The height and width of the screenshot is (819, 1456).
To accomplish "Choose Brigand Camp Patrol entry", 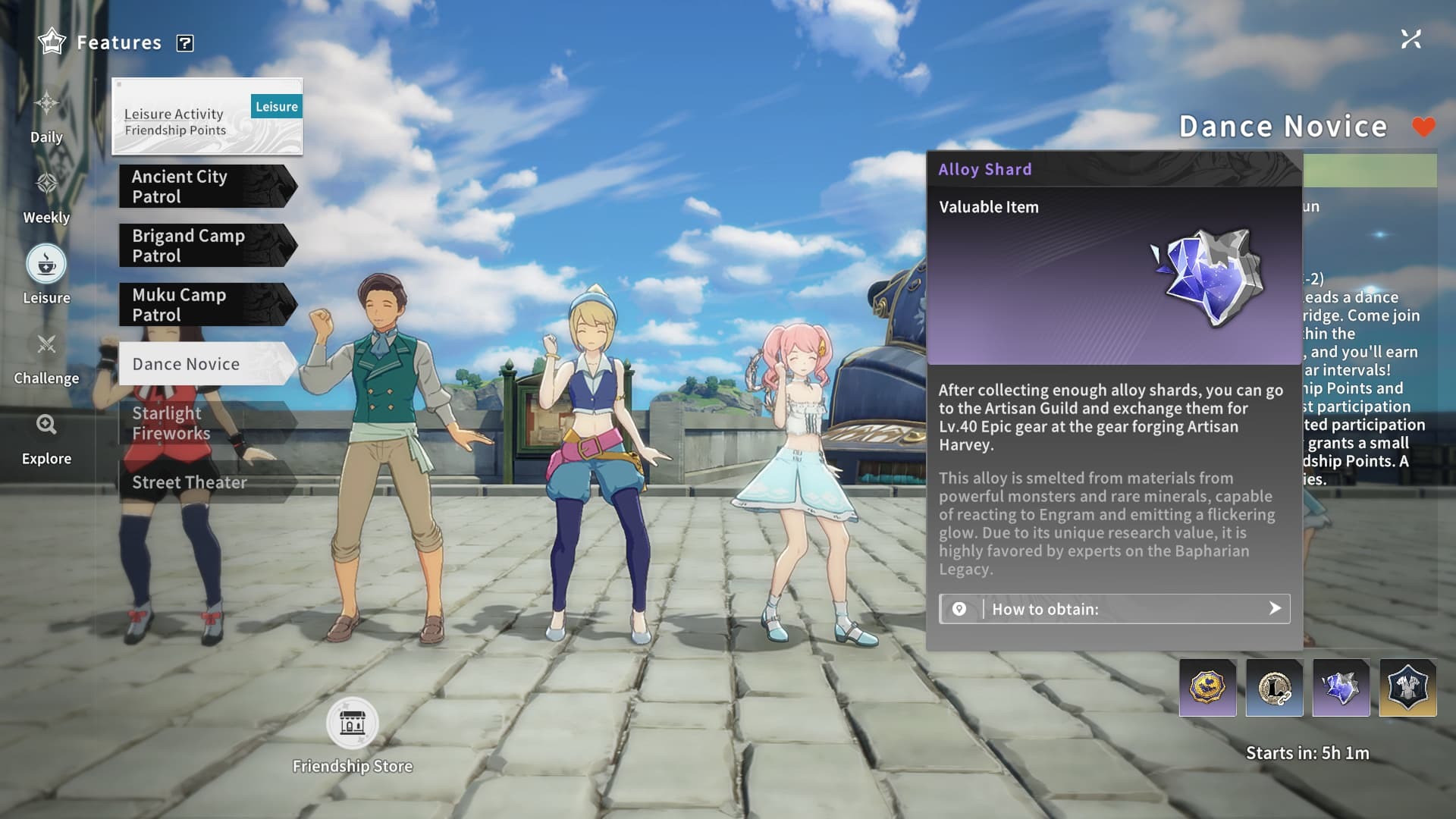I will click(x=205, y=246).
